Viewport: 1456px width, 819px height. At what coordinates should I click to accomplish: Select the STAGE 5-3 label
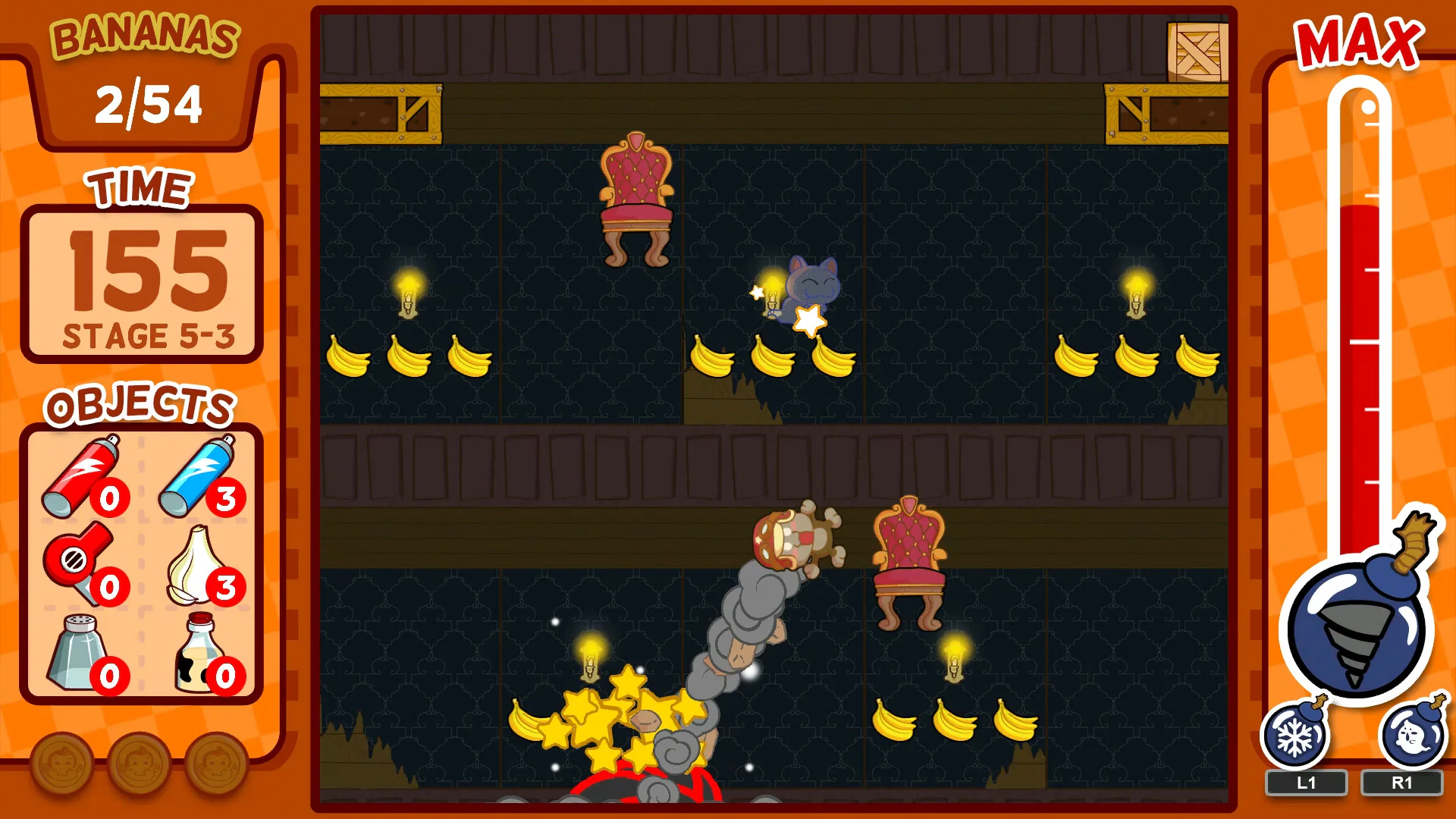point(149,331)
